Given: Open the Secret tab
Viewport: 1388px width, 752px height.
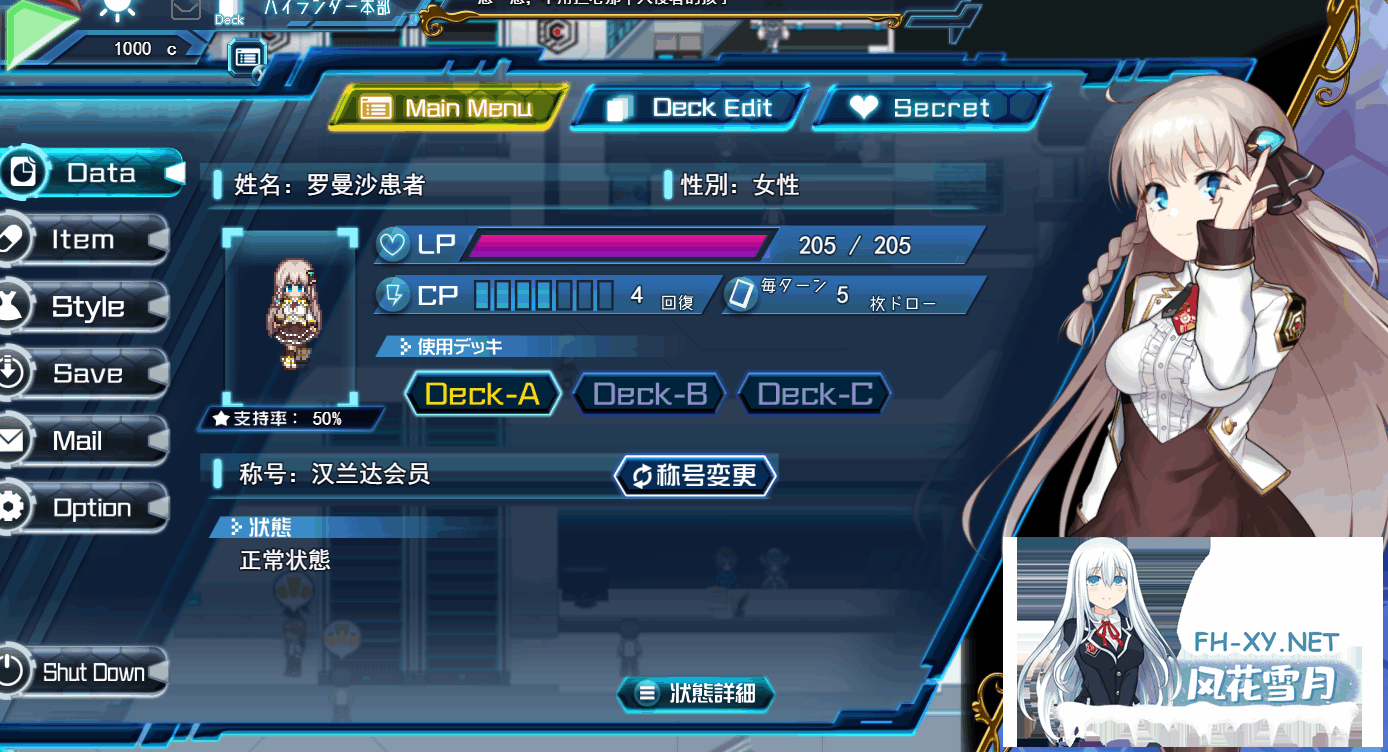Looking at the screenshot, I should point(929,107).
